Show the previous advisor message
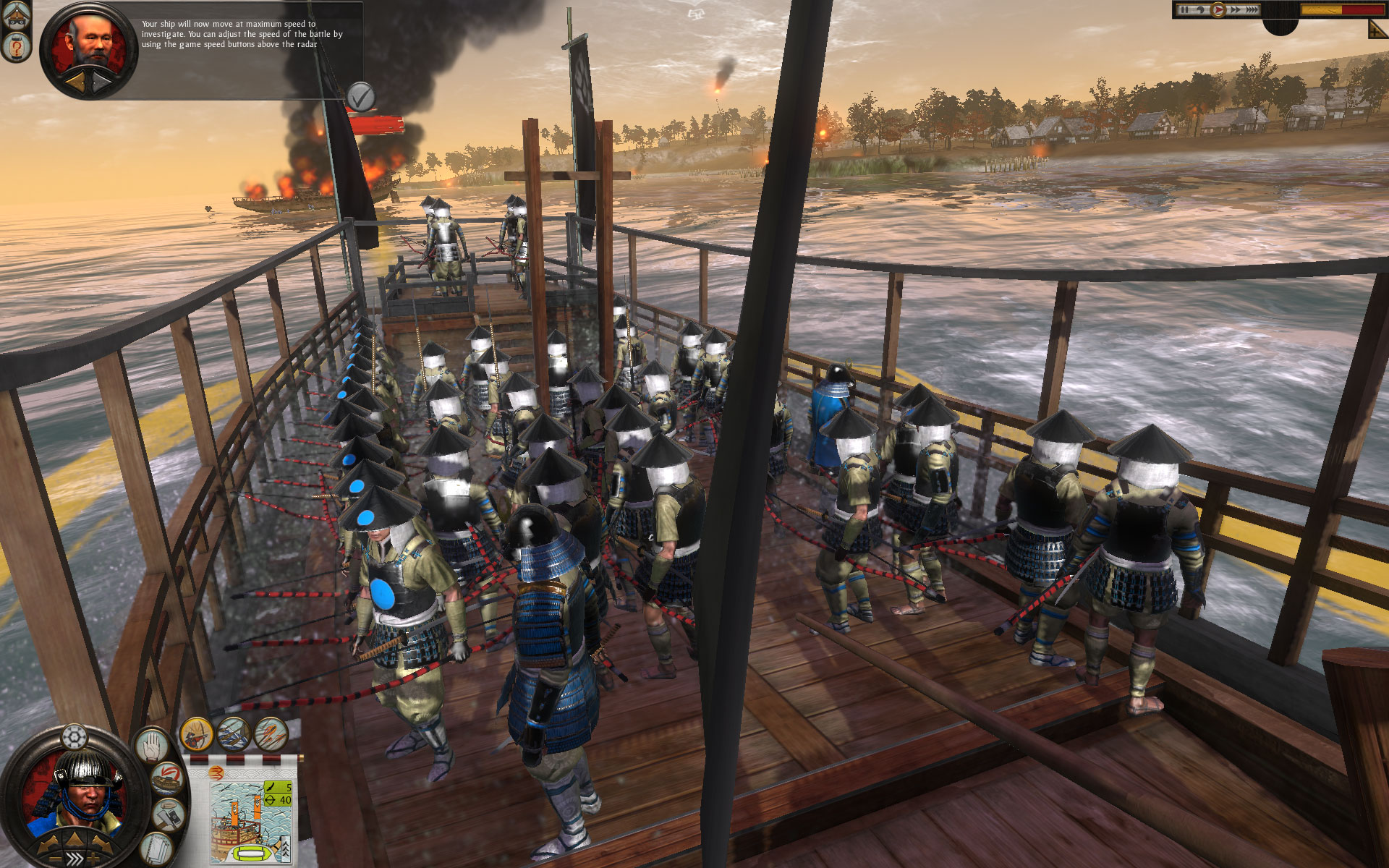The height and width of the screenshot is (868, 1389). tap(74, 82)
